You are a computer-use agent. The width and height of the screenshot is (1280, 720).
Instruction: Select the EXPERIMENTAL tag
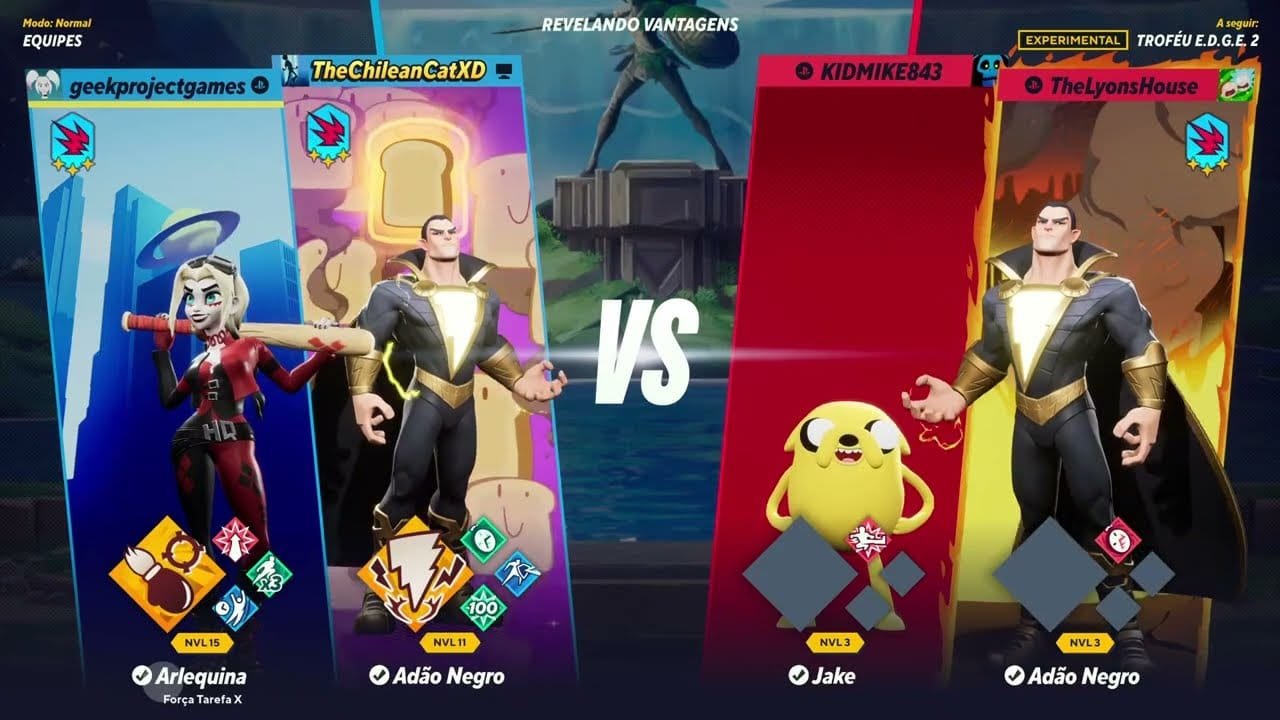click(1071, 40)
